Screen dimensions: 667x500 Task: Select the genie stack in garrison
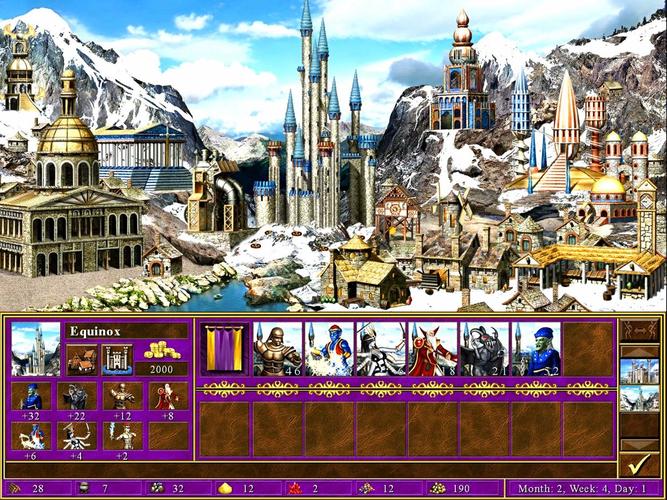click(329, 348)
